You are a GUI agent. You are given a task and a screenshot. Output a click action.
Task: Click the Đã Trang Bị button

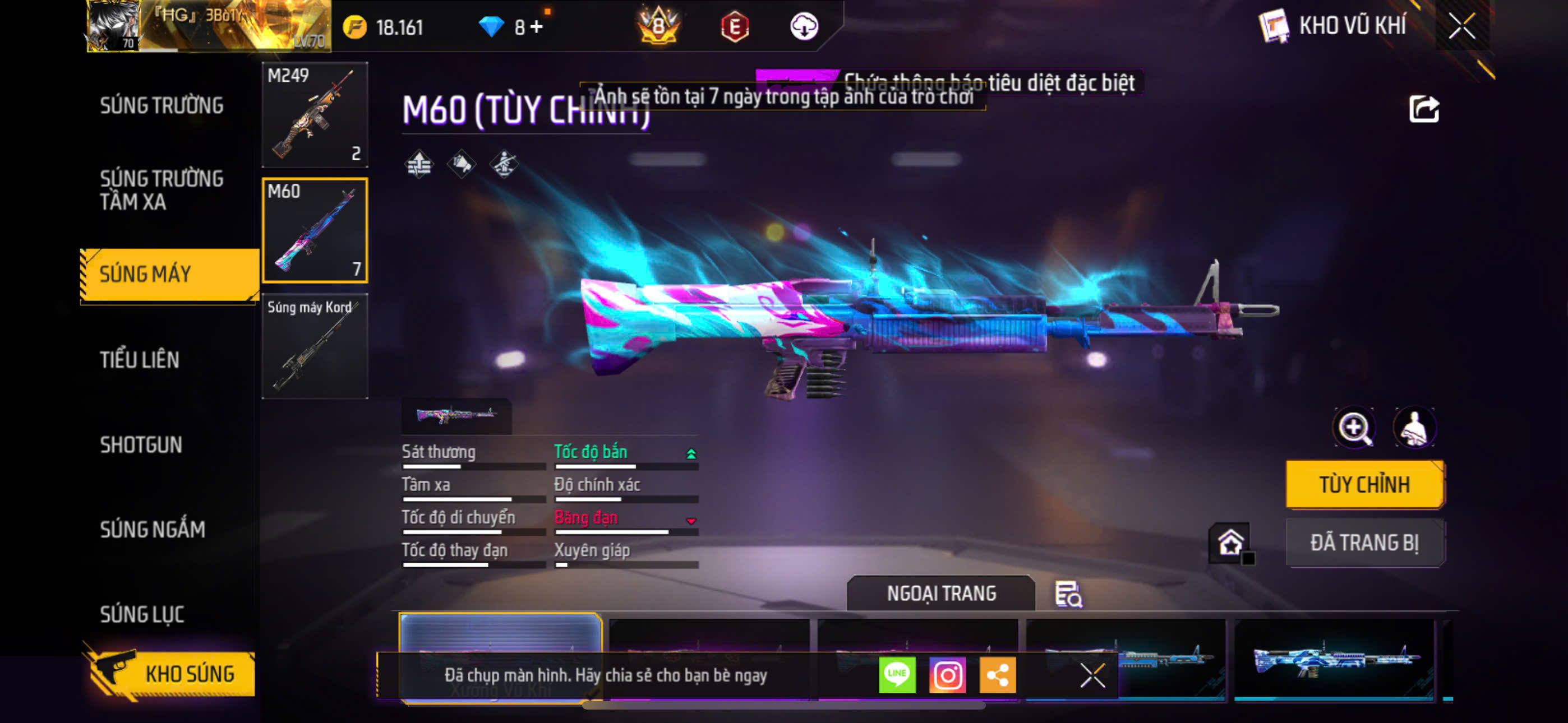click(1364, 543)
